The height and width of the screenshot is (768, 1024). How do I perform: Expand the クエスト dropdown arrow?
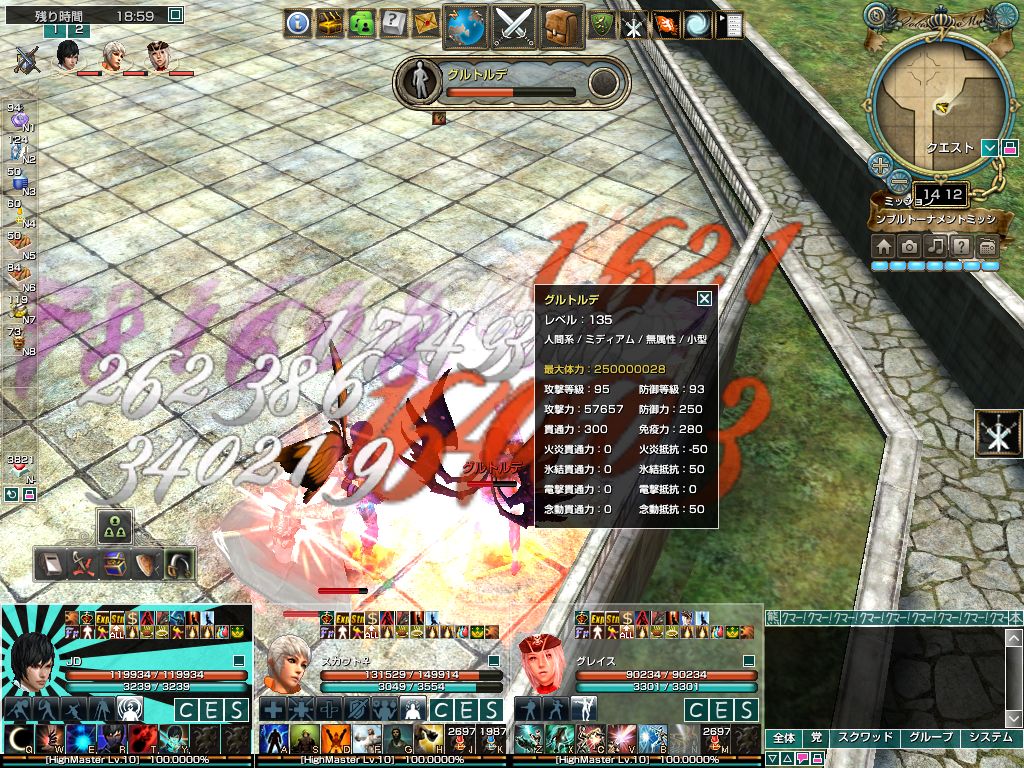[x=989, y=148]
